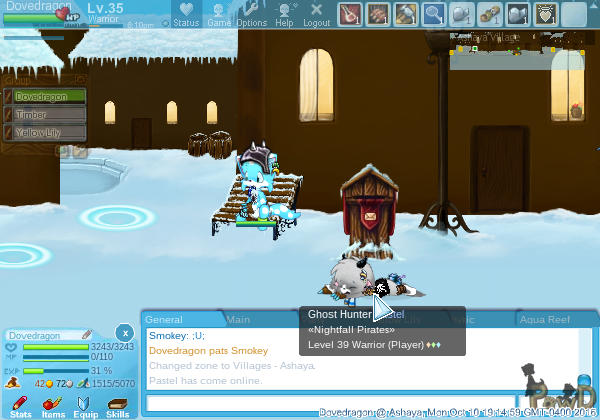Select the shield hotbar slot
Image resolution: width=600 pixels, height=420 pixels.
tap(547, 14)
